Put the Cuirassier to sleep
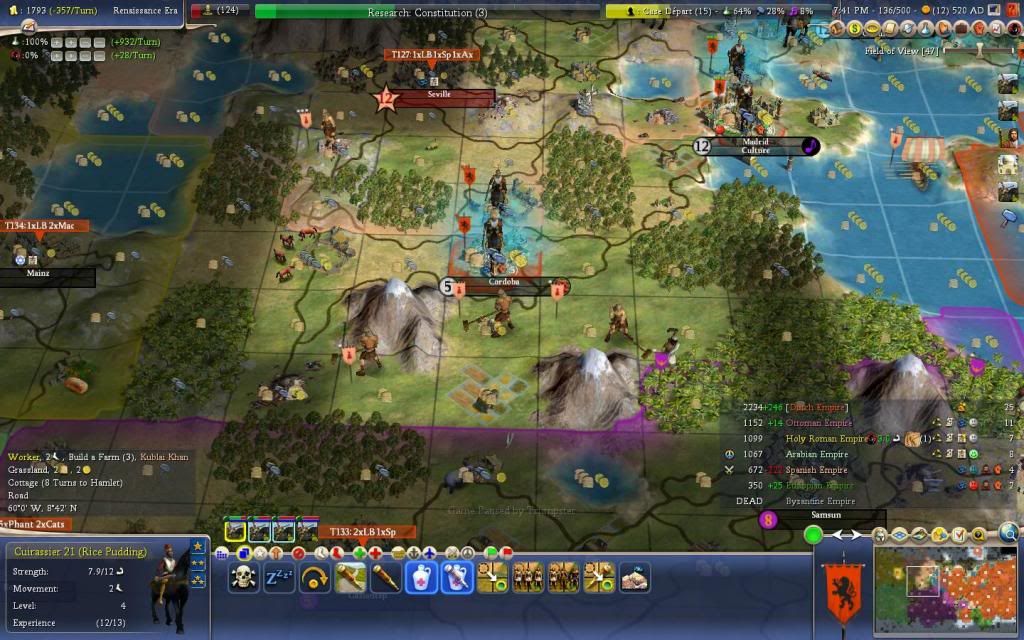Screen dimensions: 1024x640 coord(279,577)
